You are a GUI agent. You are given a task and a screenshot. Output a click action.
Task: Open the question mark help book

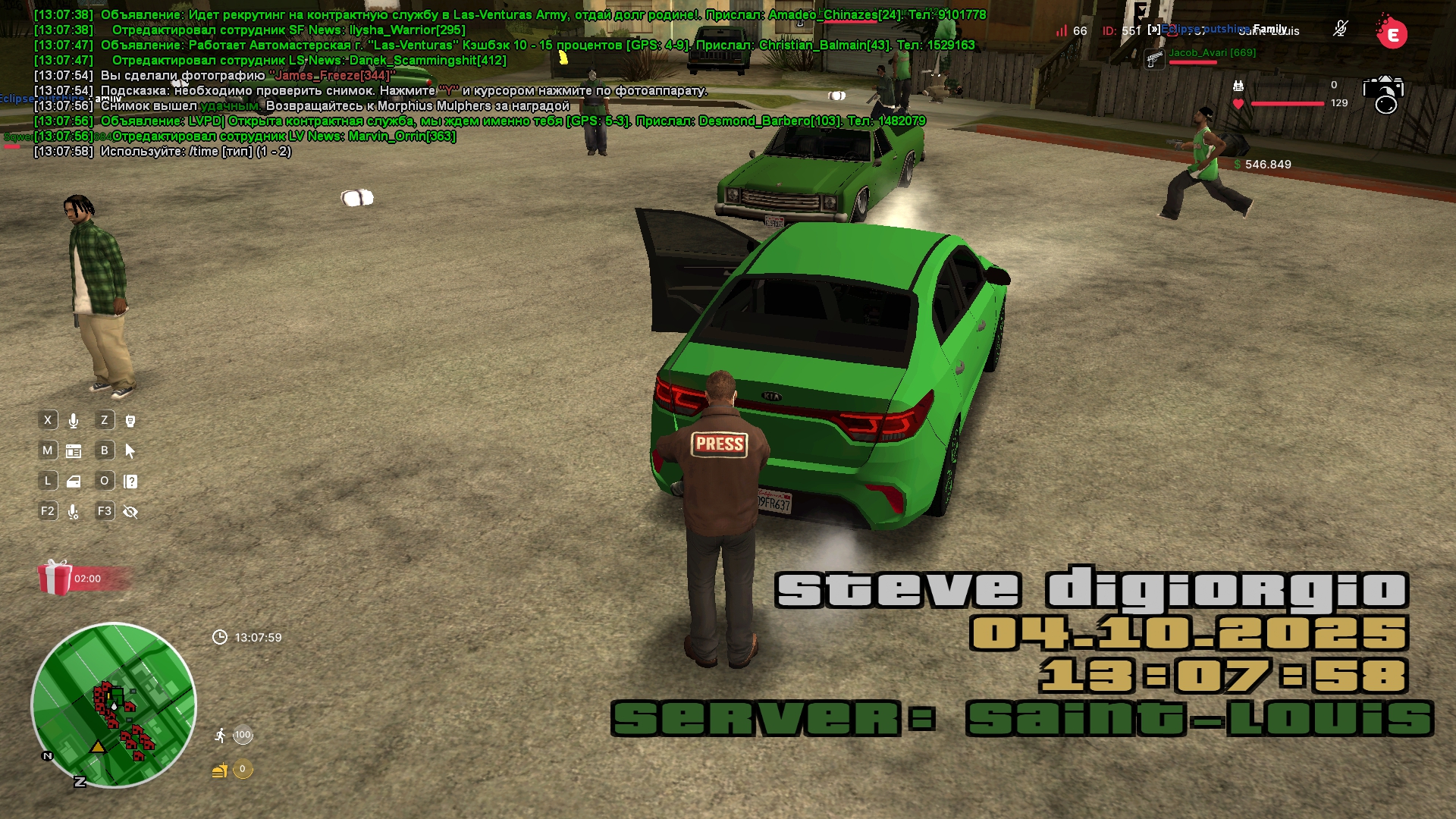(x=130, y=482)
